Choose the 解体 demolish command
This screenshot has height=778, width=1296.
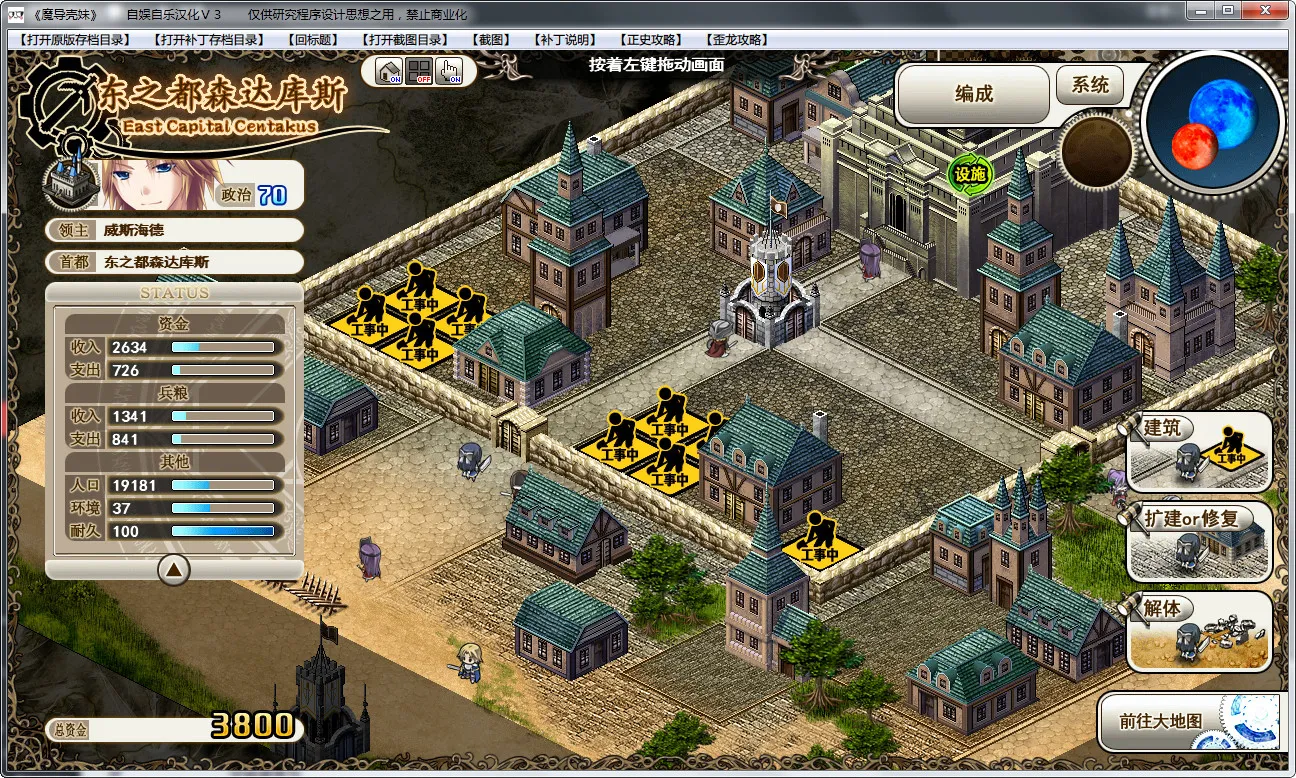point(1199,630)
